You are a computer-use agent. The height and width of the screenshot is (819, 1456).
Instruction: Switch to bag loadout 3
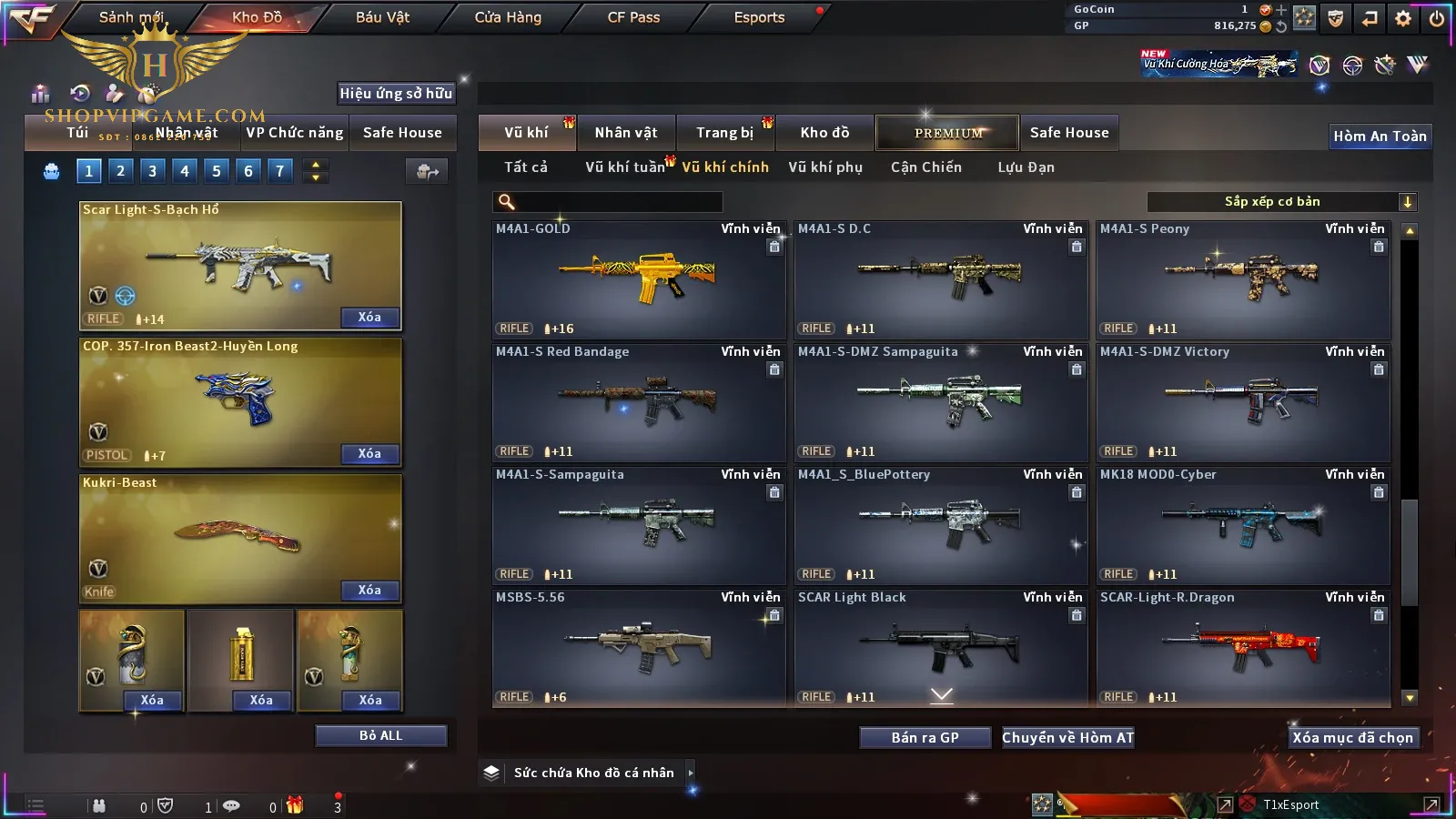pos(152,171)
